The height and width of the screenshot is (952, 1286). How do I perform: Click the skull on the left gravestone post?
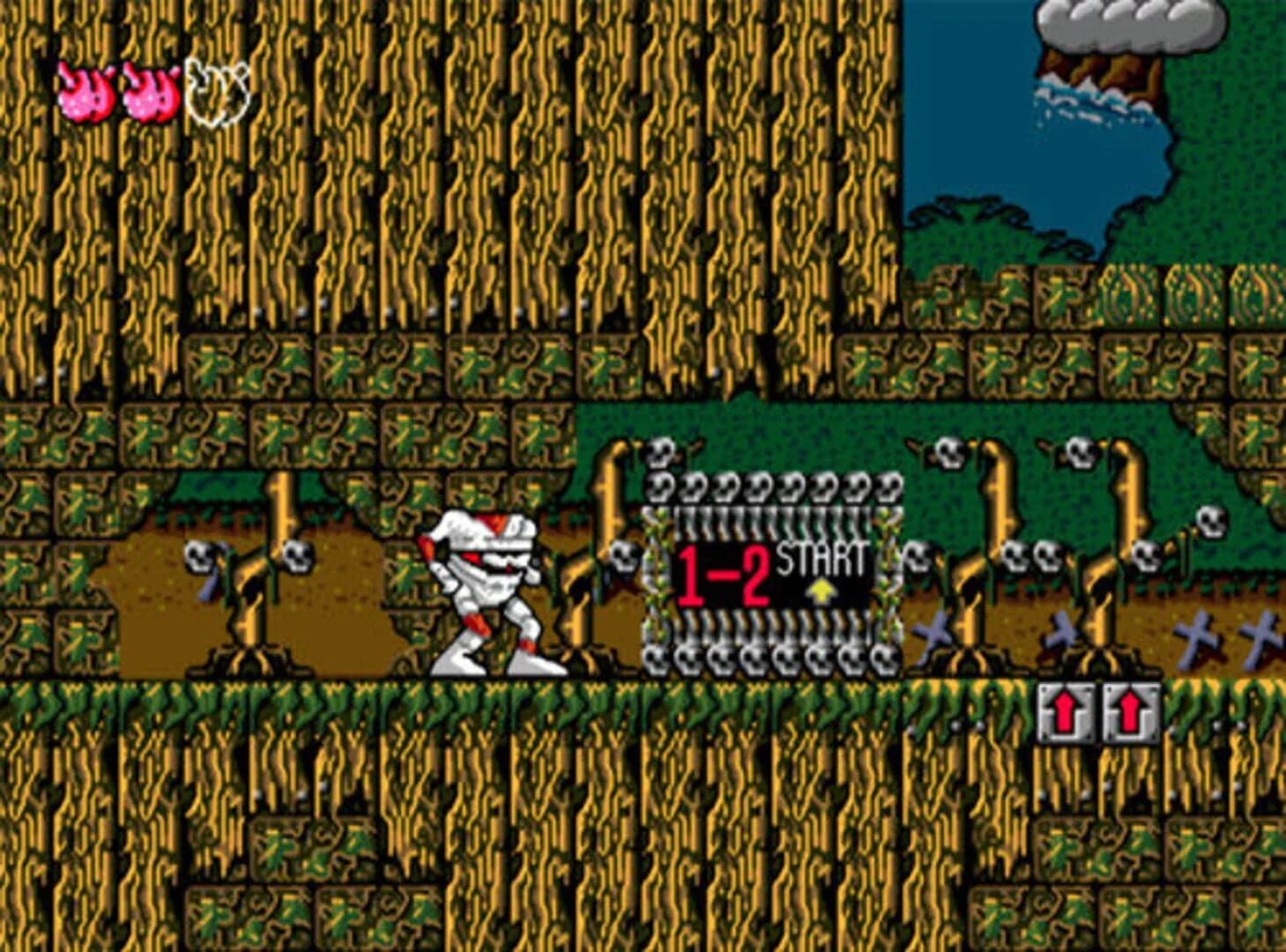point(197,557)
